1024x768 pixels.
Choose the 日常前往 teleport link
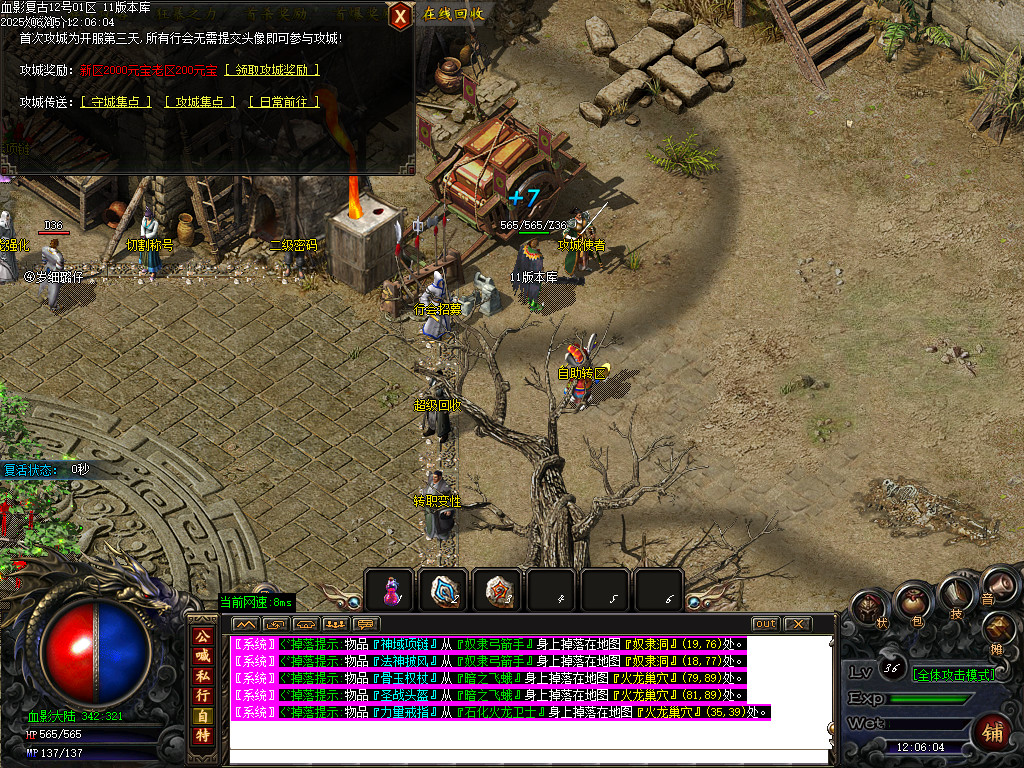284,102
